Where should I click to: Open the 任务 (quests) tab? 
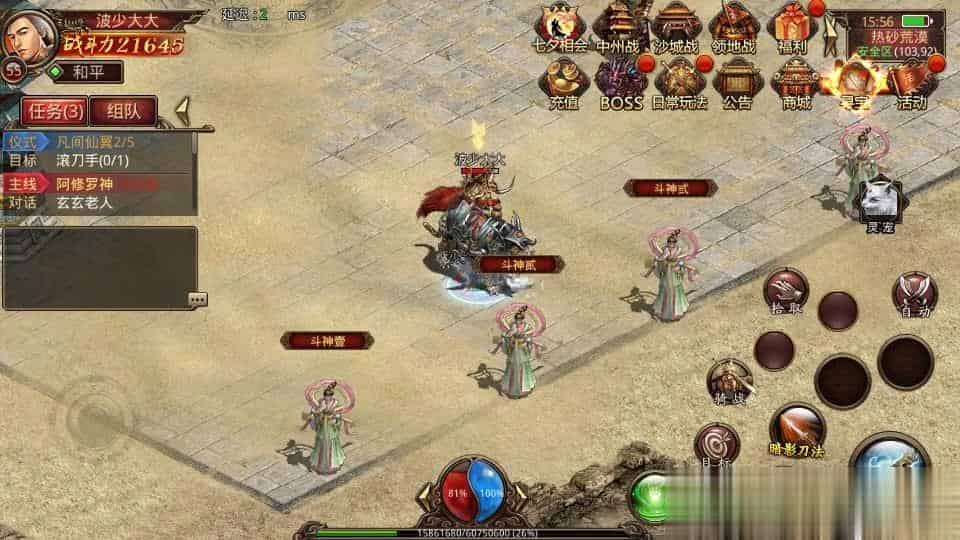[54, 111]
